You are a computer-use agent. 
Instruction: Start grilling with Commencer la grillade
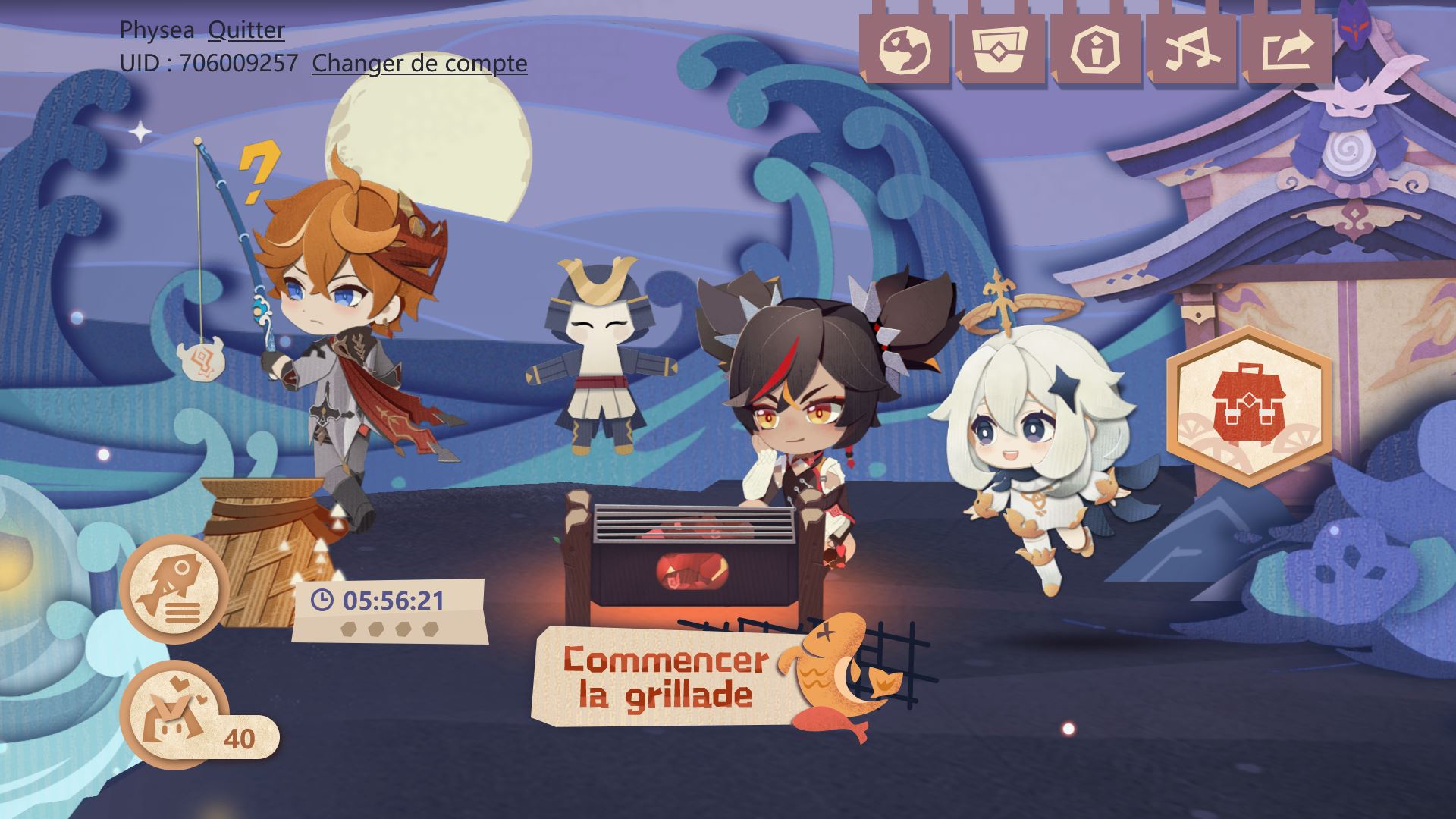coord(667,676)
